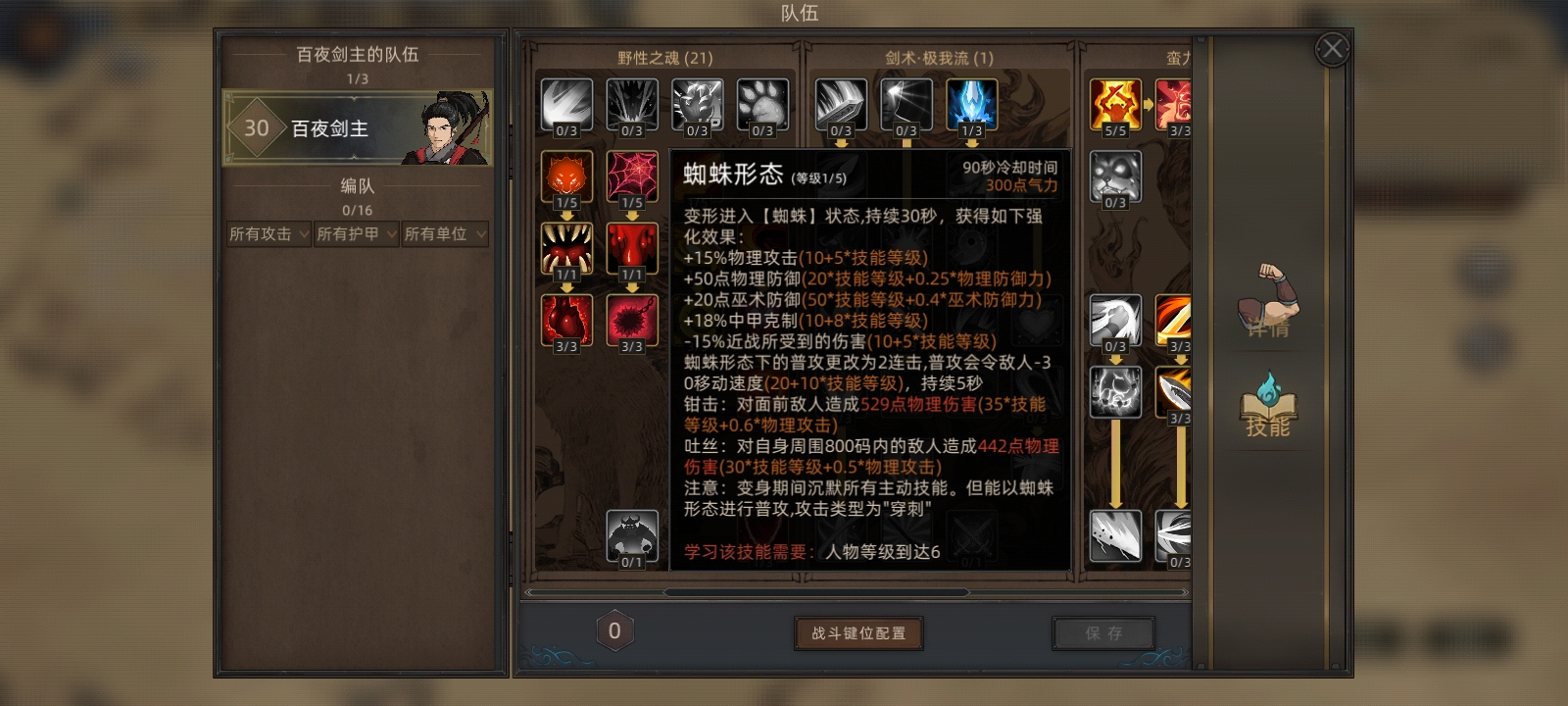Click the paw print skill icon
The height and width of the screenshot is (706, 1568).
point(763,103)
